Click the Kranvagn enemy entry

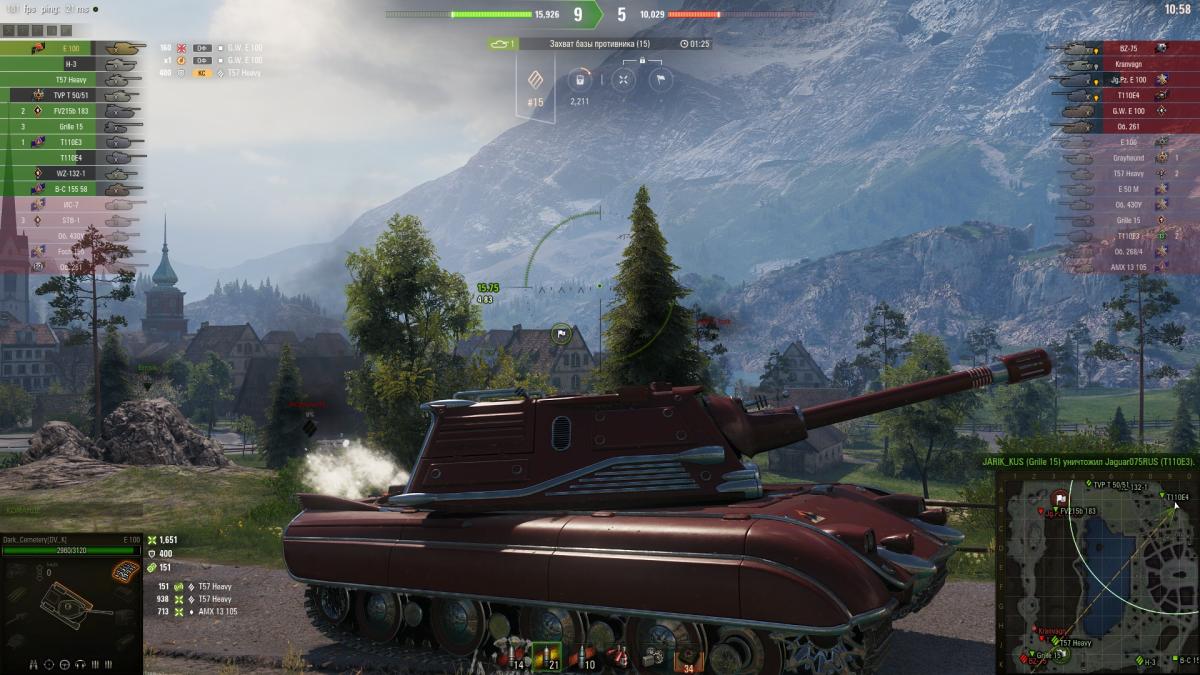pyautogui.click(x=1125, y=63)
